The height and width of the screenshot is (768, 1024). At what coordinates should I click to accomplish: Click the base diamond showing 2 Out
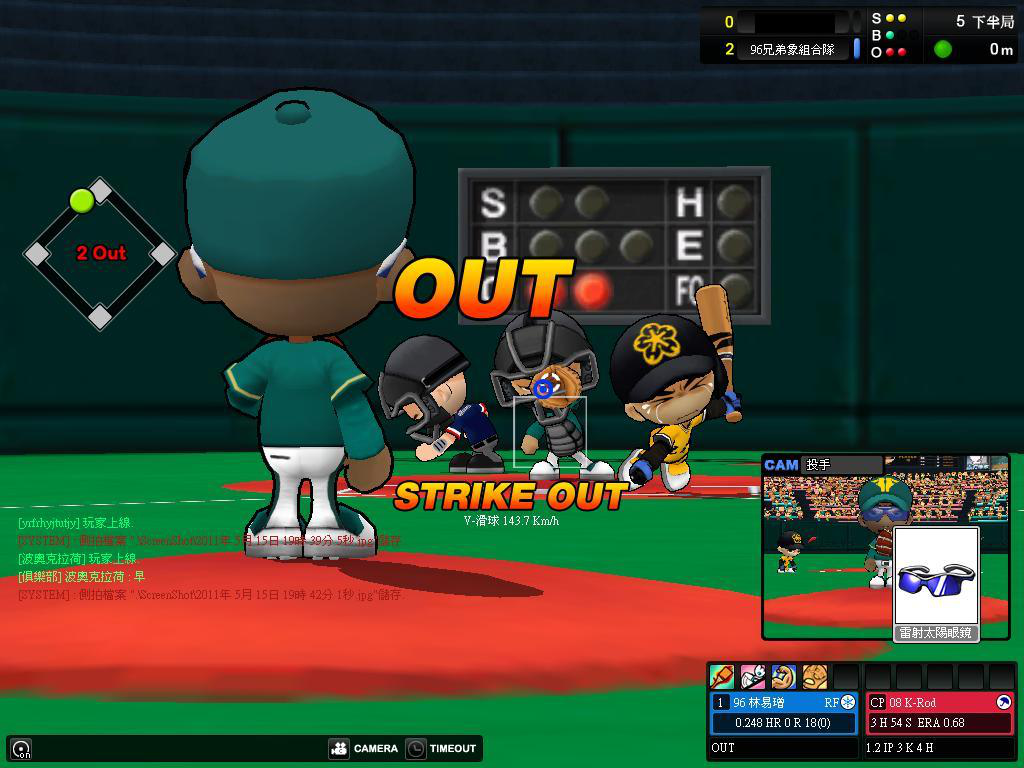(x=100, y=253)
